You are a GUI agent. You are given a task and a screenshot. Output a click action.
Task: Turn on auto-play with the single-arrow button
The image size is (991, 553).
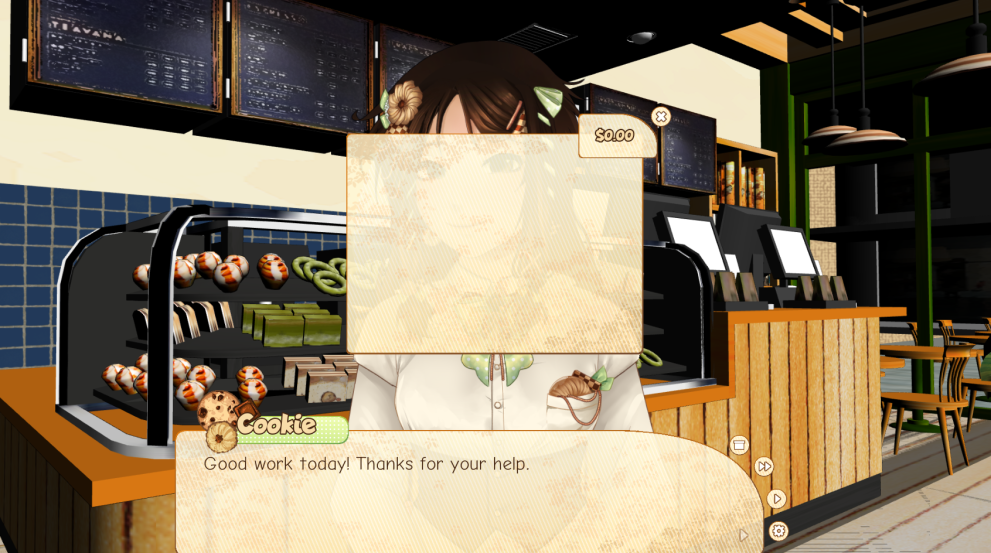pos(777,498)
